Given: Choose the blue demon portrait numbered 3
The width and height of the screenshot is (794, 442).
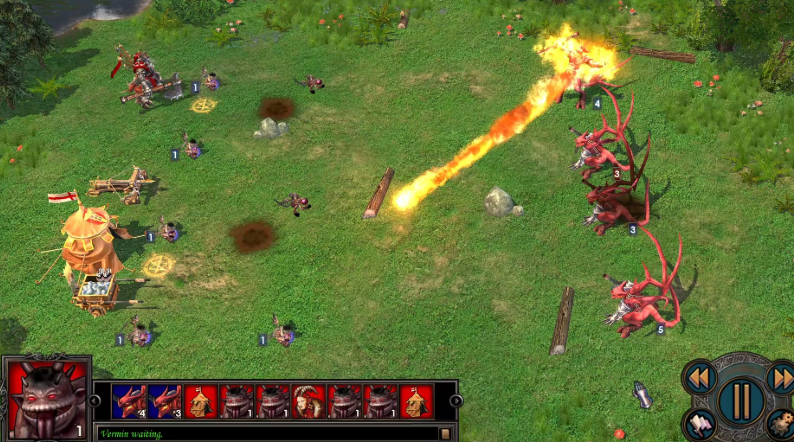Looking at the screenshot, I should (x=165, y=401).
